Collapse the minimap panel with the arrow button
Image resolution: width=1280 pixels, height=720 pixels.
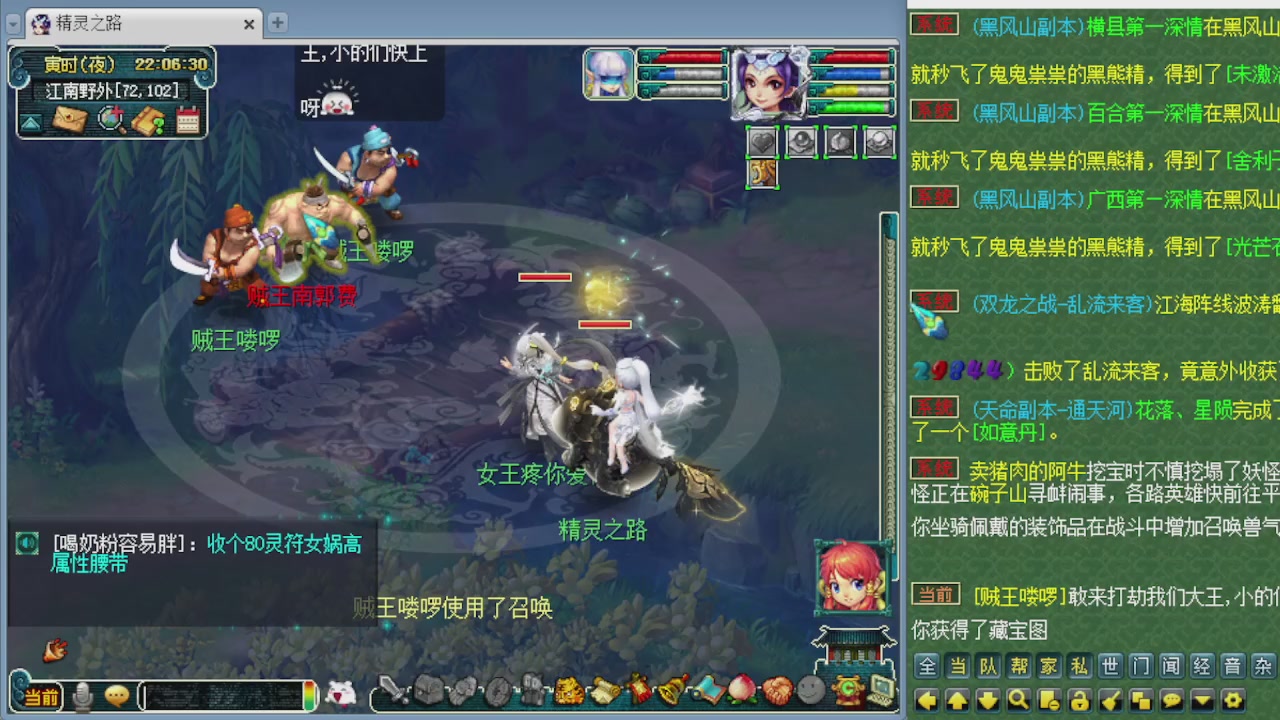(x=30, y=122)
